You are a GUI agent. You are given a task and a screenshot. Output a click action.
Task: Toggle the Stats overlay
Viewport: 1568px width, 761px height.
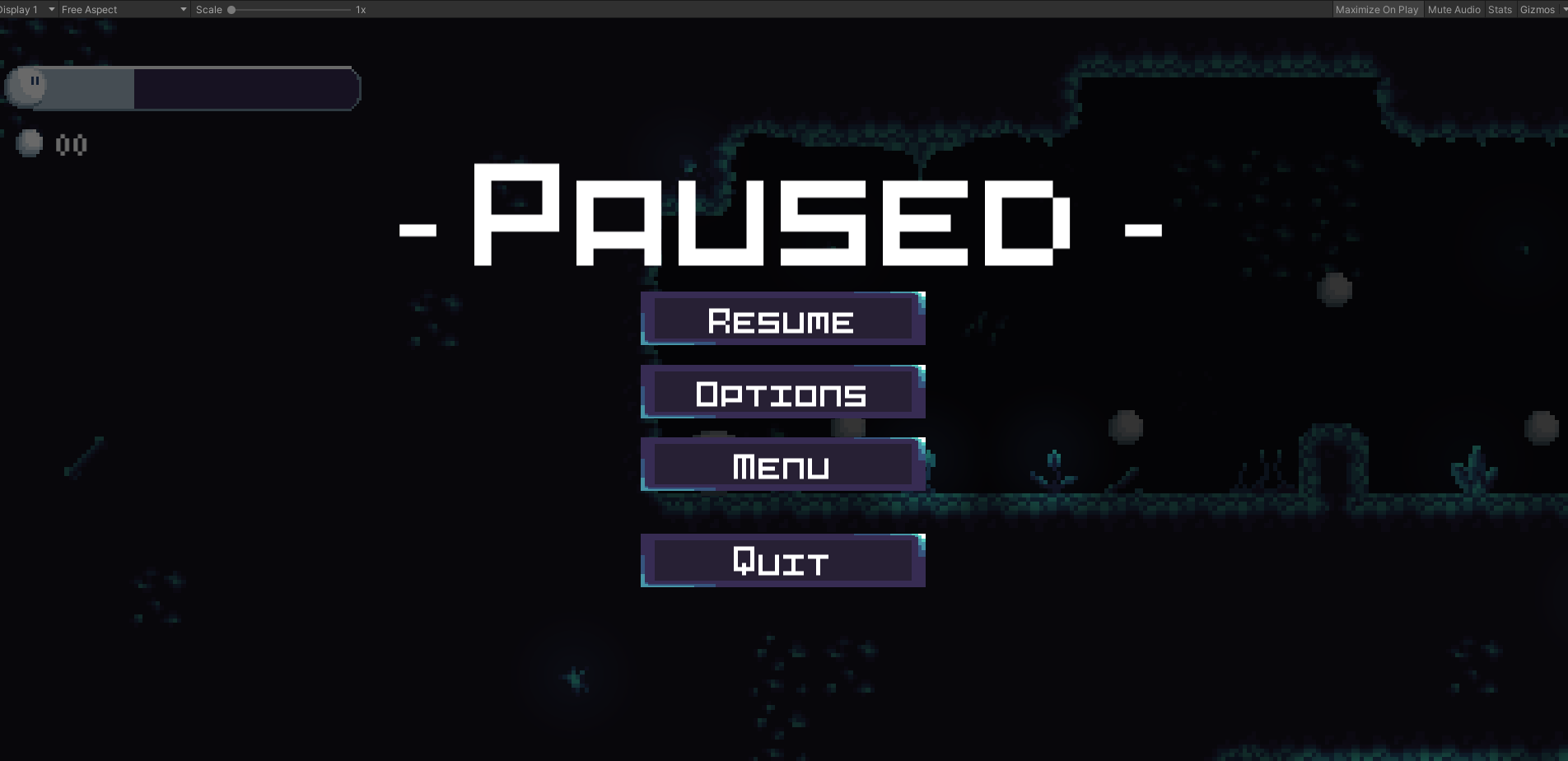pyautogui.click(x=1499, y=9)
